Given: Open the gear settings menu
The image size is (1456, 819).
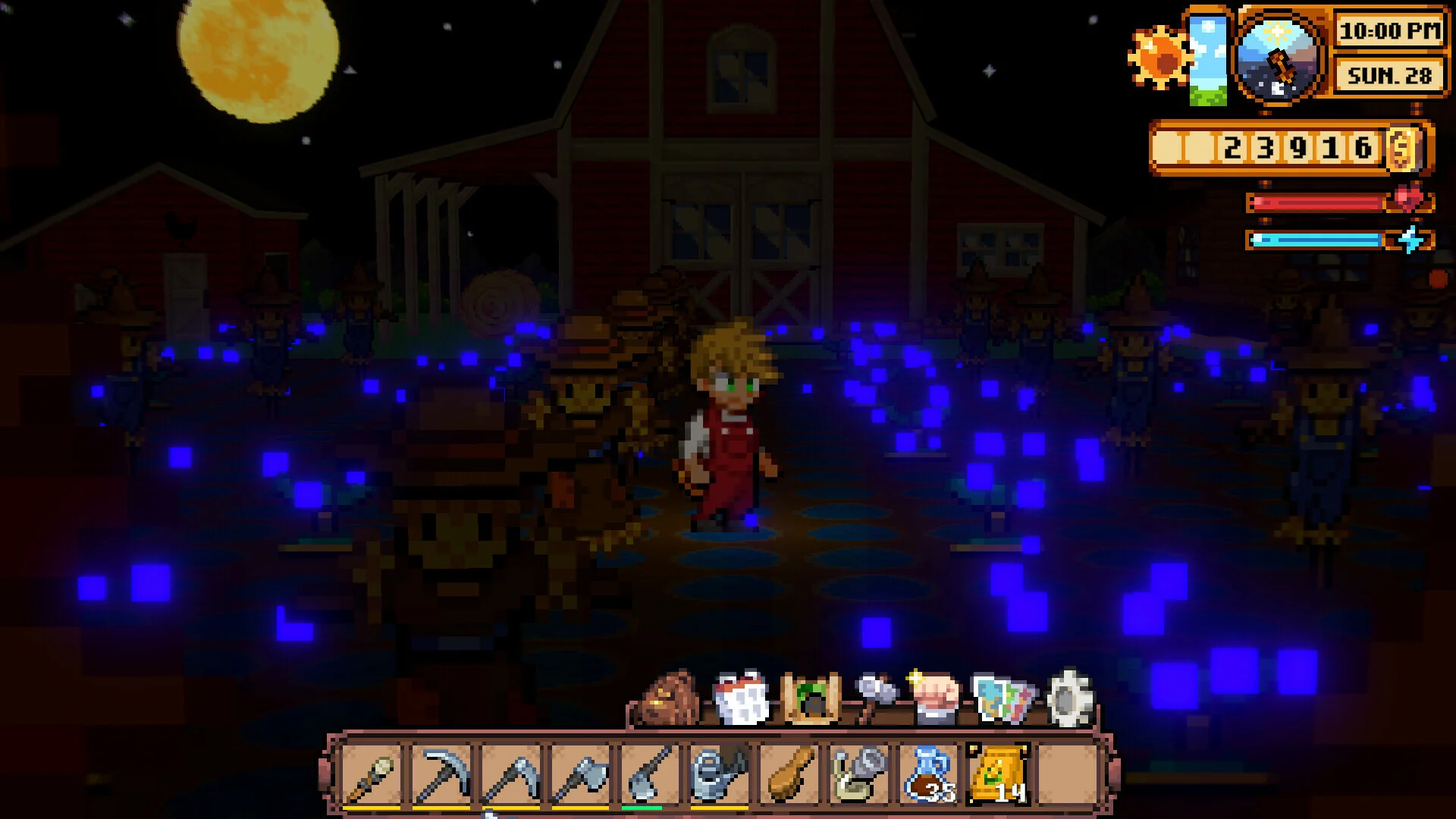Looking at the screenshot, I should click(1069, 698).
